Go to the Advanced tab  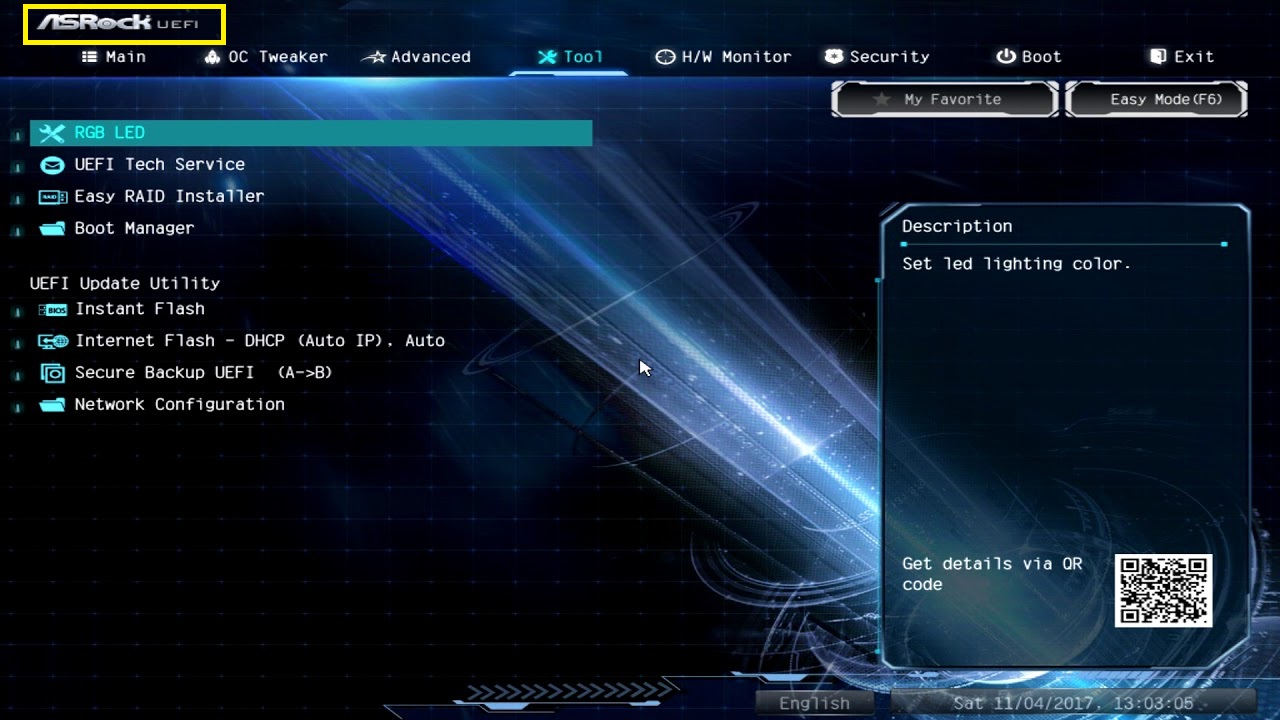[x=417, y=57]
